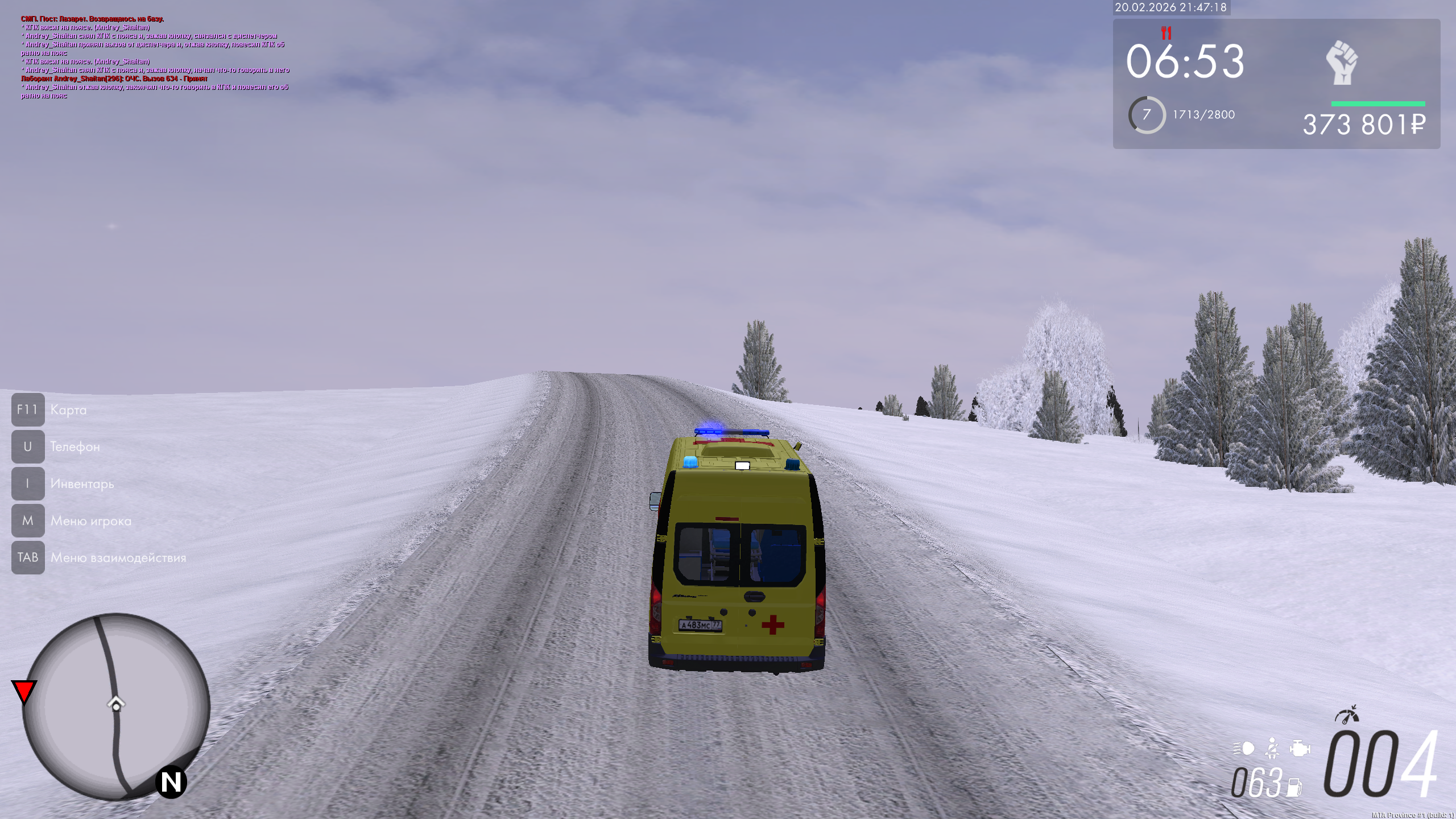Screen dimensions: 1456x819
Task: Click the seatbelt indicator icon
Action: click(x=1272, y=748)
